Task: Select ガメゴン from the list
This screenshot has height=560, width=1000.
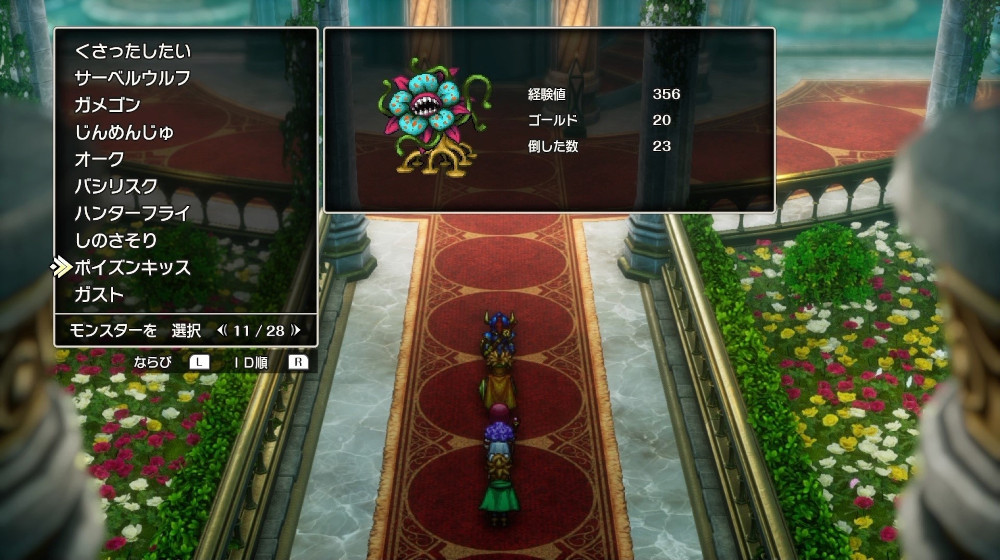Action: point(107,105)
